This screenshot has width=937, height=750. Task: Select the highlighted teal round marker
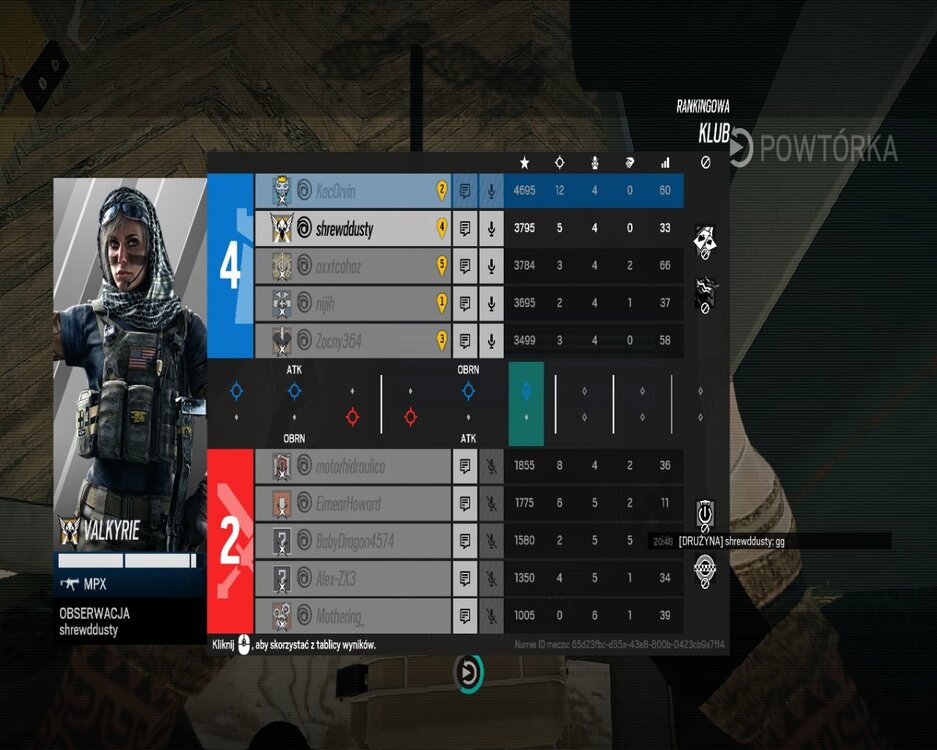click(526, 403)
